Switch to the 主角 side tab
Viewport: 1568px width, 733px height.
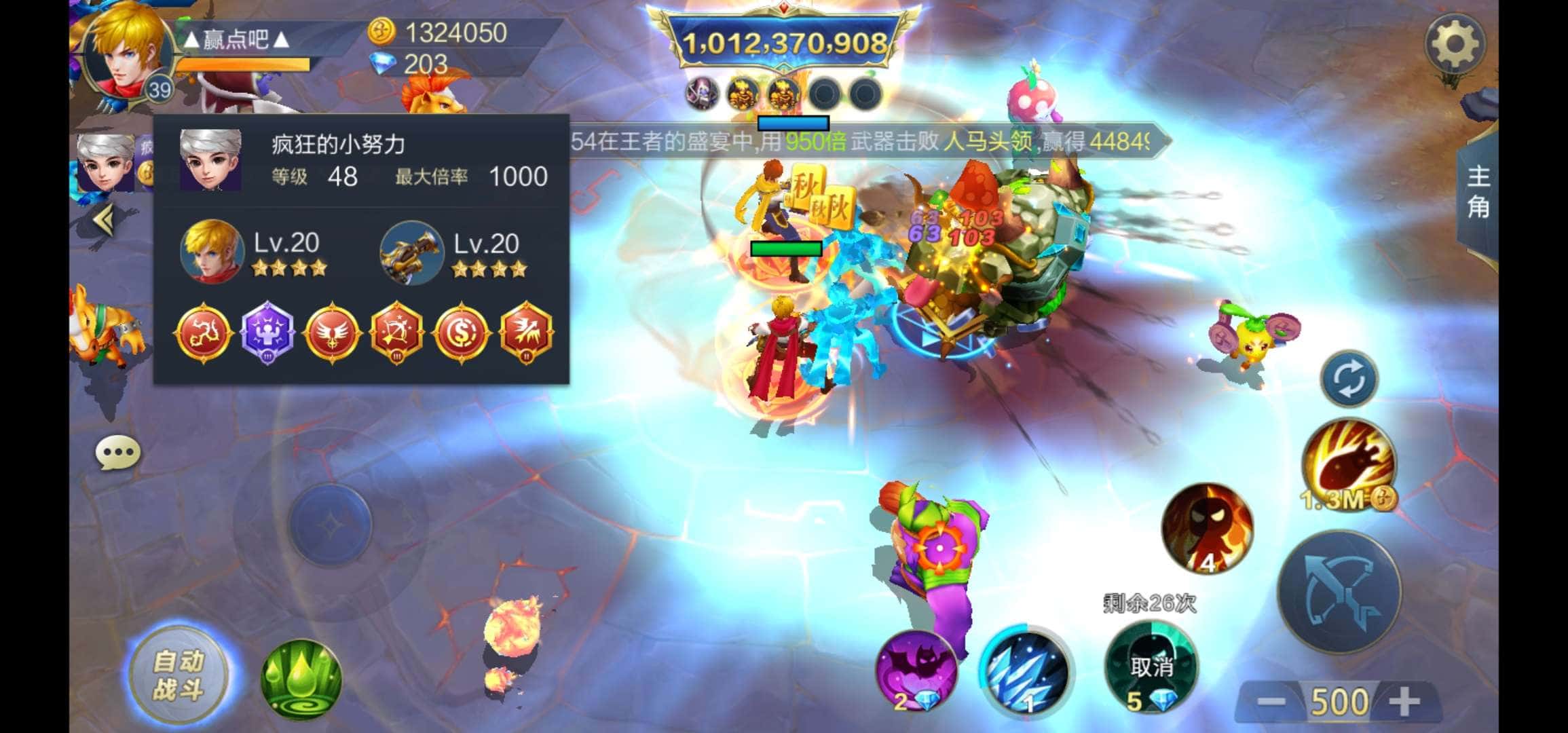click(1478, 191)
